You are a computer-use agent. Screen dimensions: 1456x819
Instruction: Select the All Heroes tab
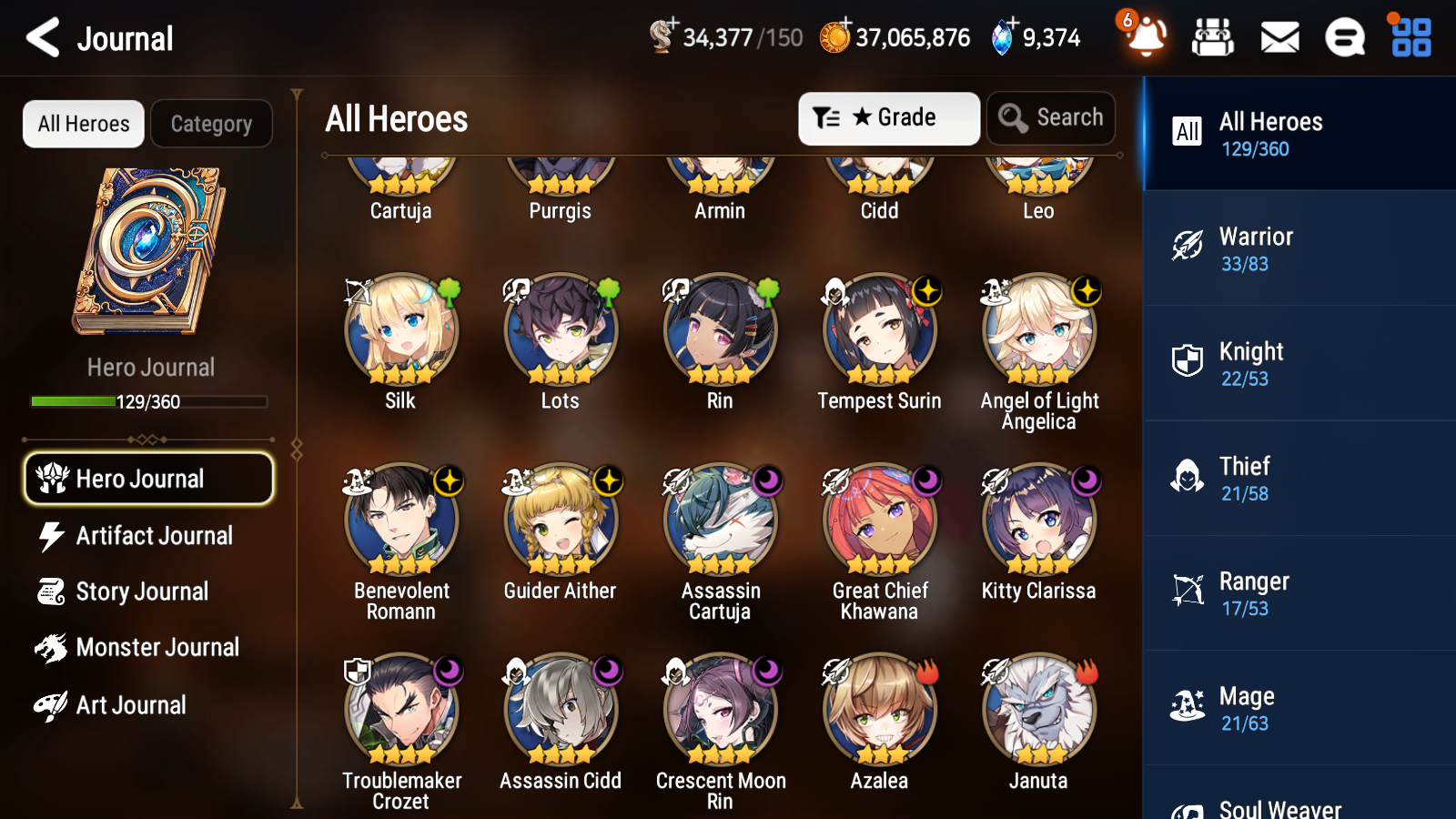tap(83, 124)
